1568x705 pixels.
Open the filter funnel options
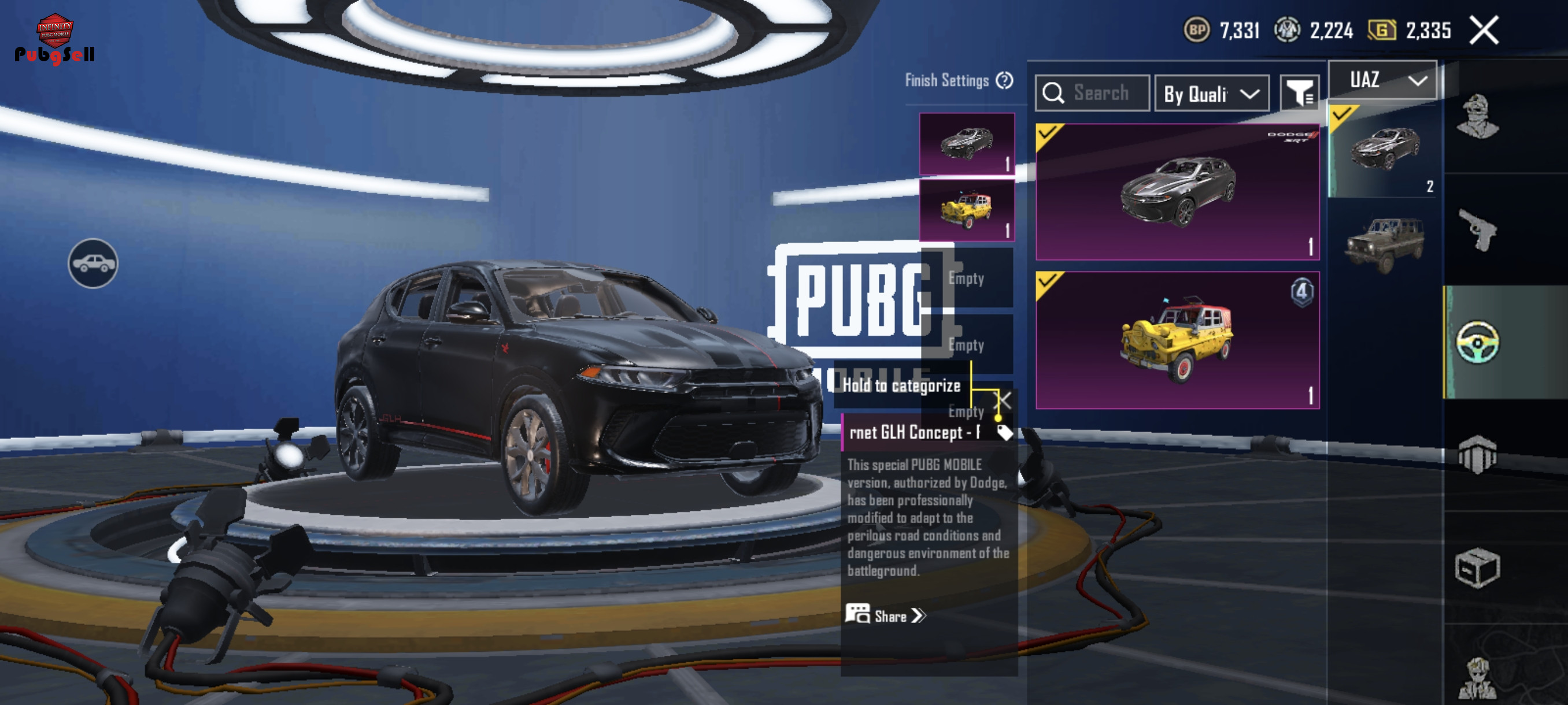pyautogui.click(x=1299, y=94)
